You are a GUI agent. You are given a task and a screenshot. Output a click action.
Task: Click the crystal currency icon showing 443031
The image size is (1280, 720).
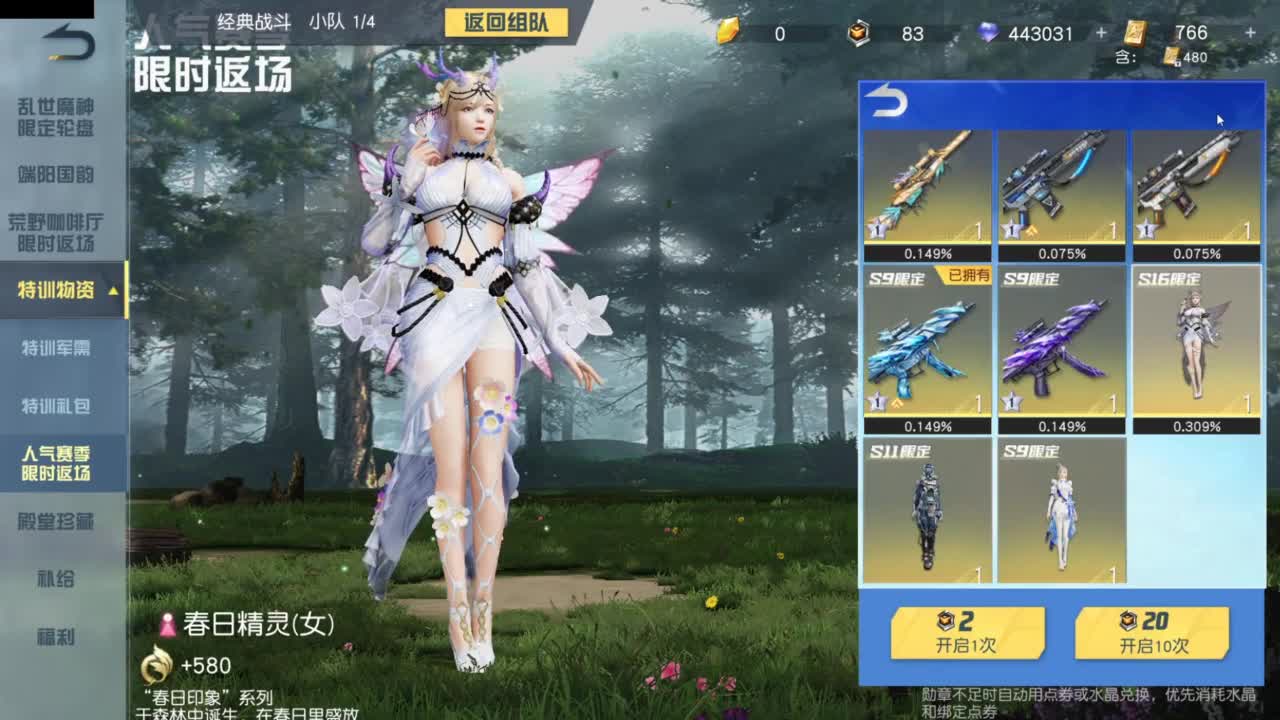(988, 33)
